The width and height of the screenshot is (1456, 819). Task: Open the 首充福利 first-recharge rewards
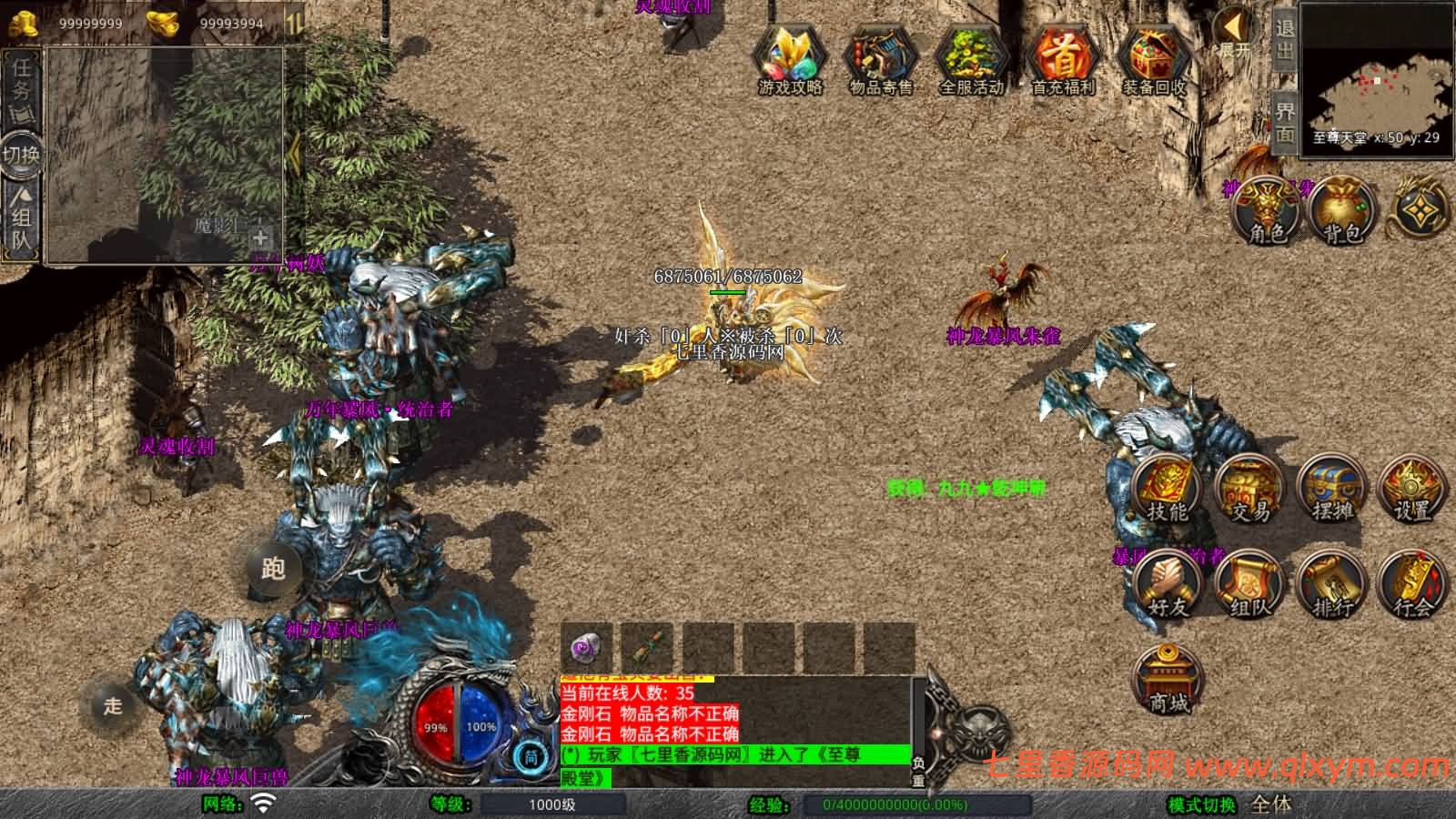1063,59
